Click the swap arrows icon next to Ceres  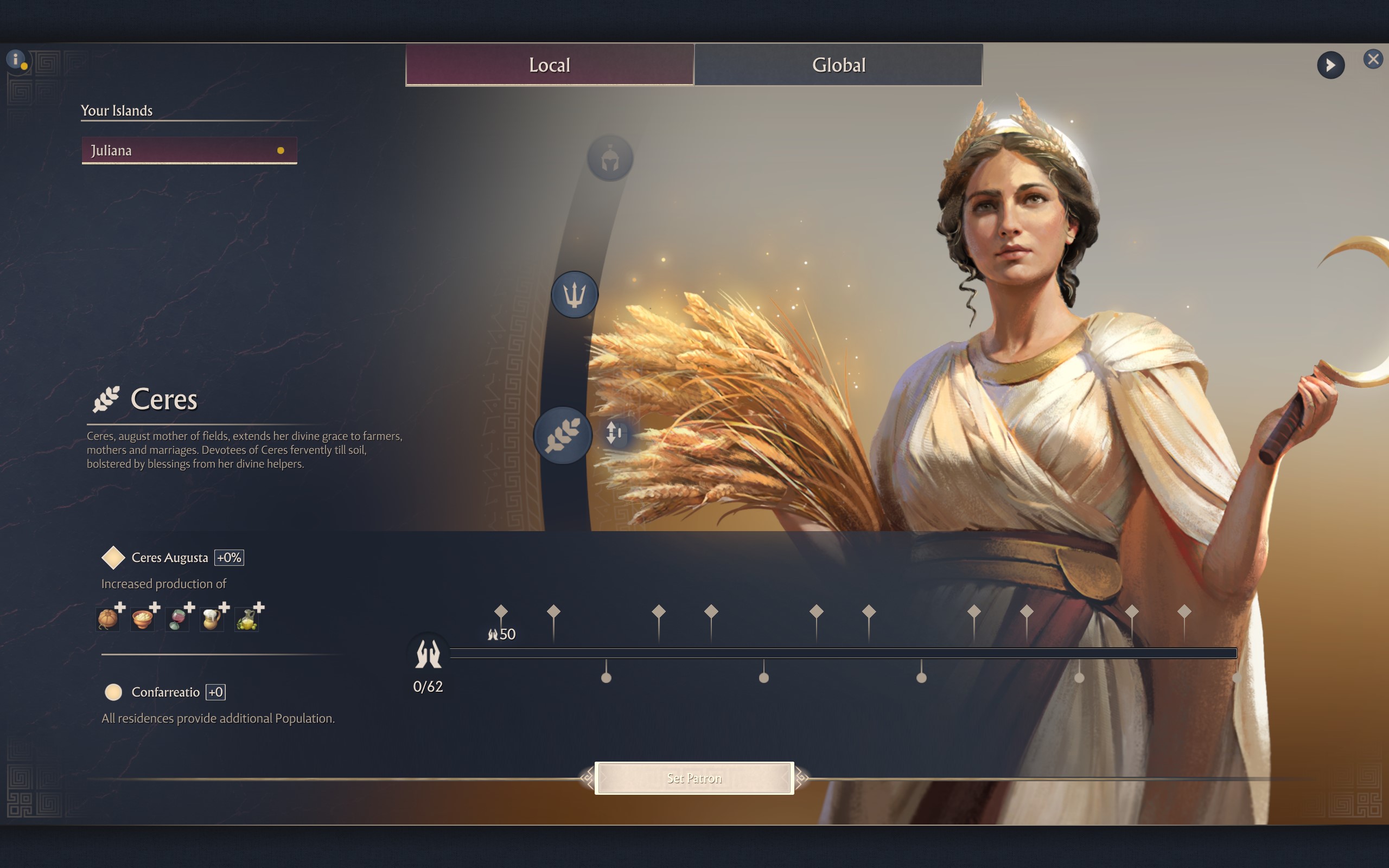click(x=614, y=433)
